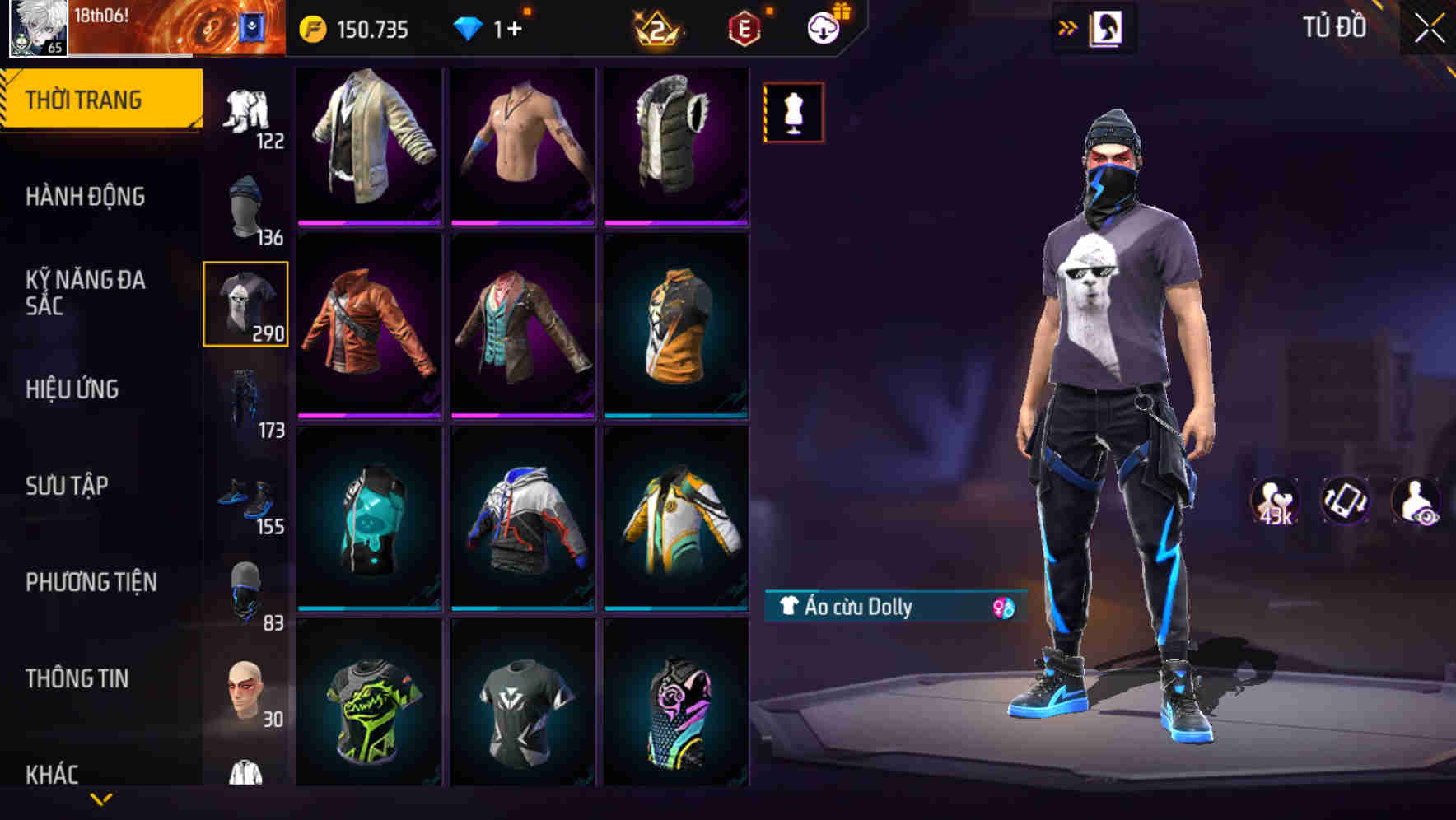The width and height of the screenshot is (1456, 820).
Task: Click the red Elite pass E icon
Action: [x=744, y=27]
